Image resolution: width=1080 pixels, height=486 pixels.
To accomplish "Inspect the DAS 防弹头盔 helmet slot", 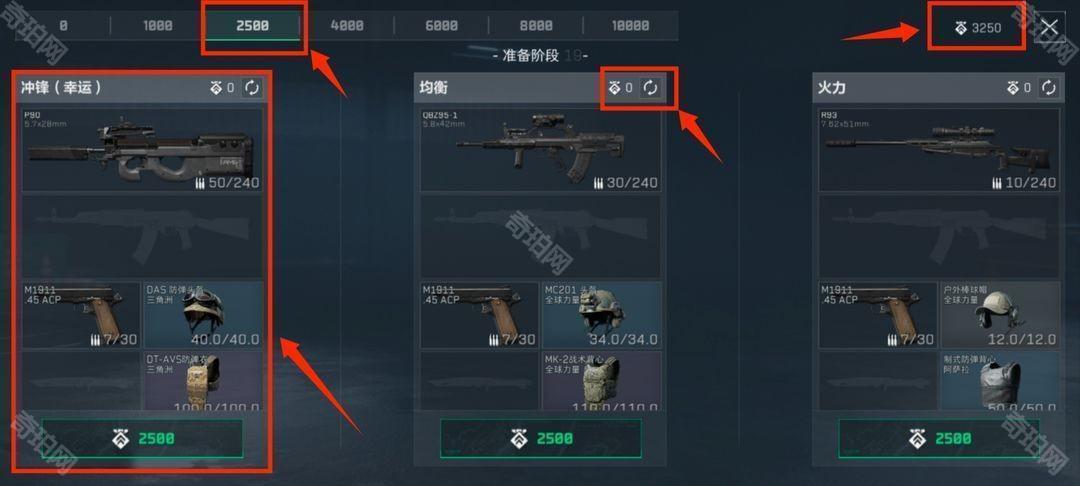I will [x=204, y=314].
